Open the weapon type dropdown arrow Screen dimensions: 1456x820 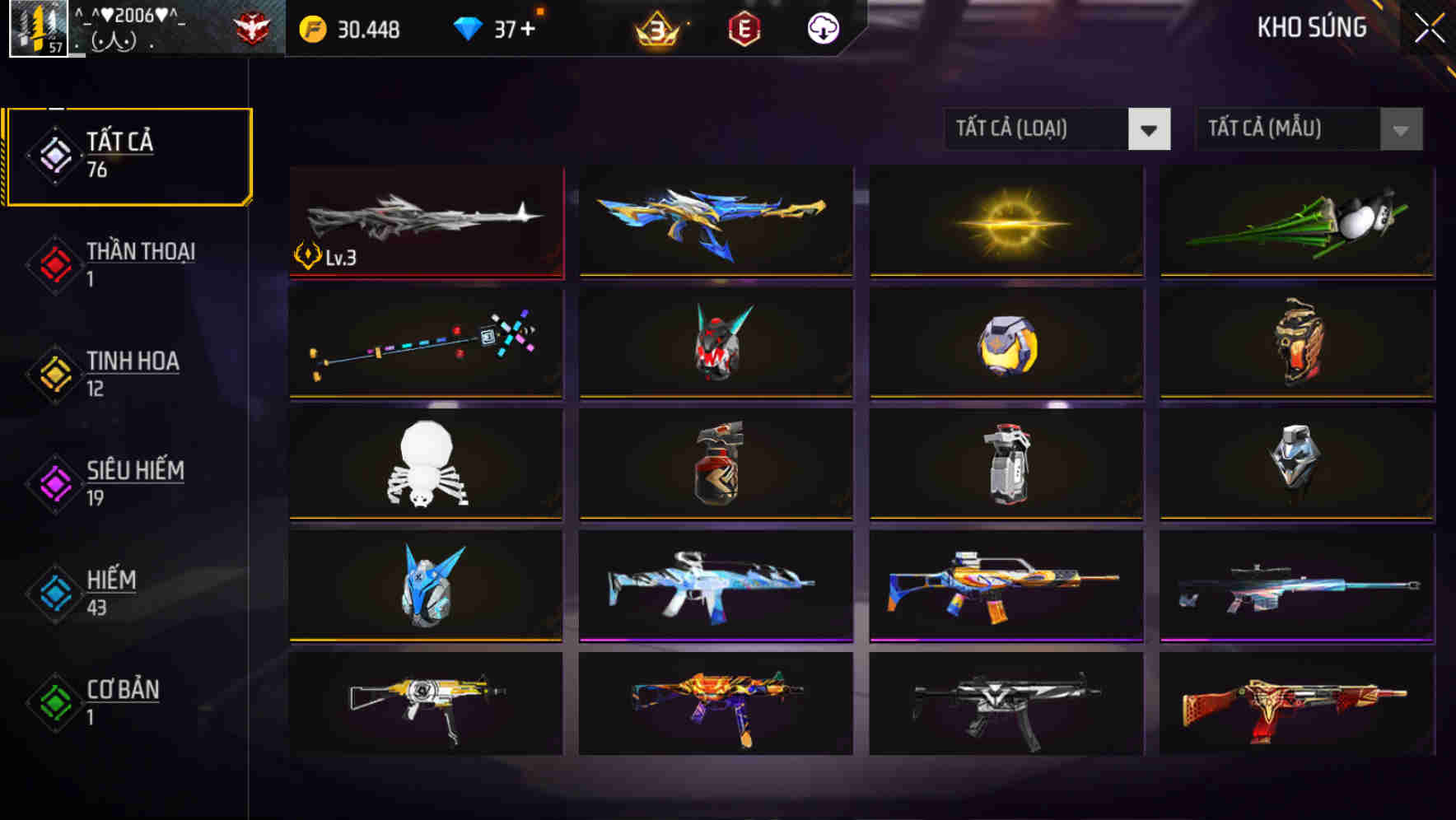(1150, 129)
